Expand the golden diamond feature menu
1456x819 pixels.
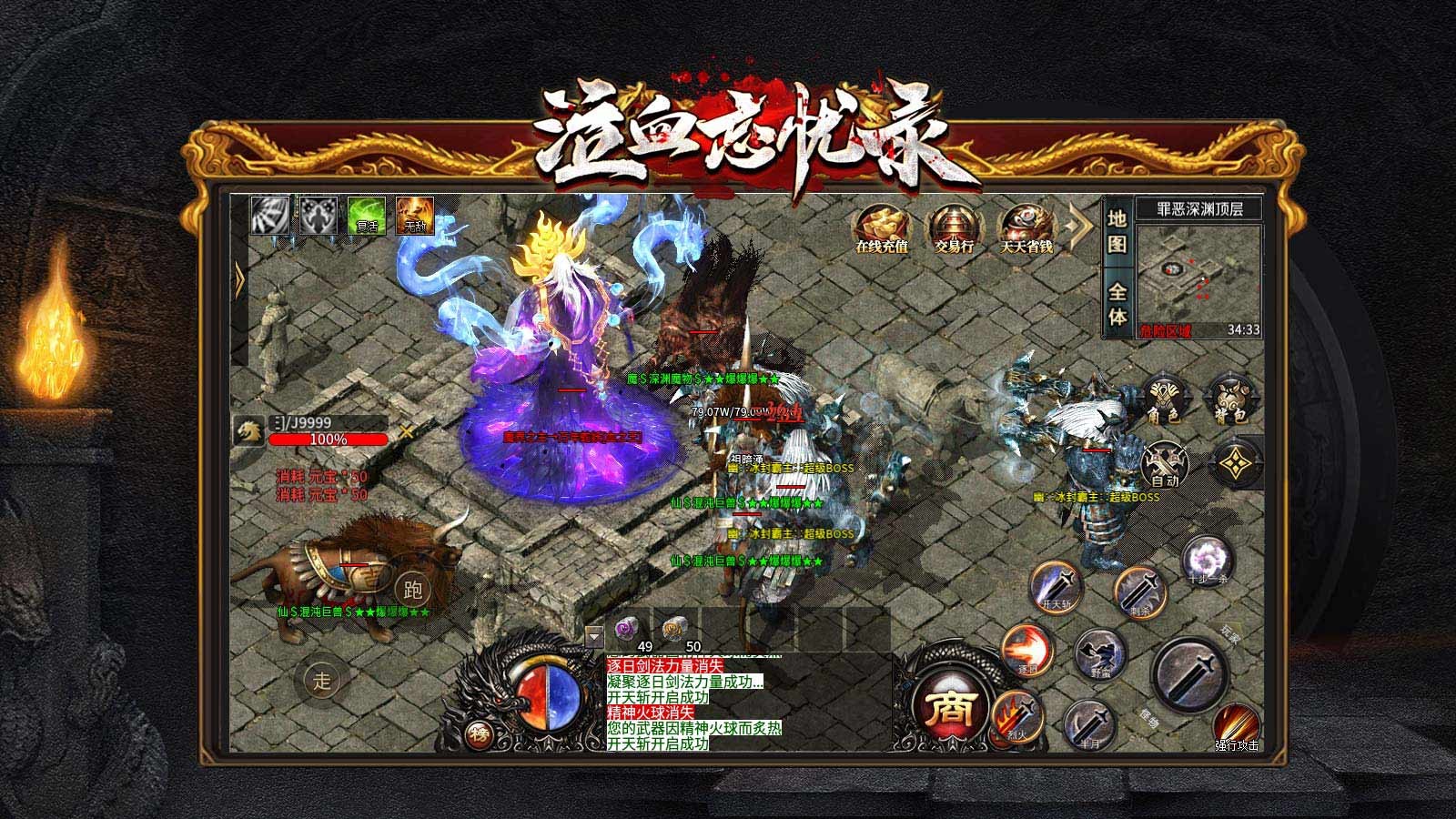tap(1235, 463)
